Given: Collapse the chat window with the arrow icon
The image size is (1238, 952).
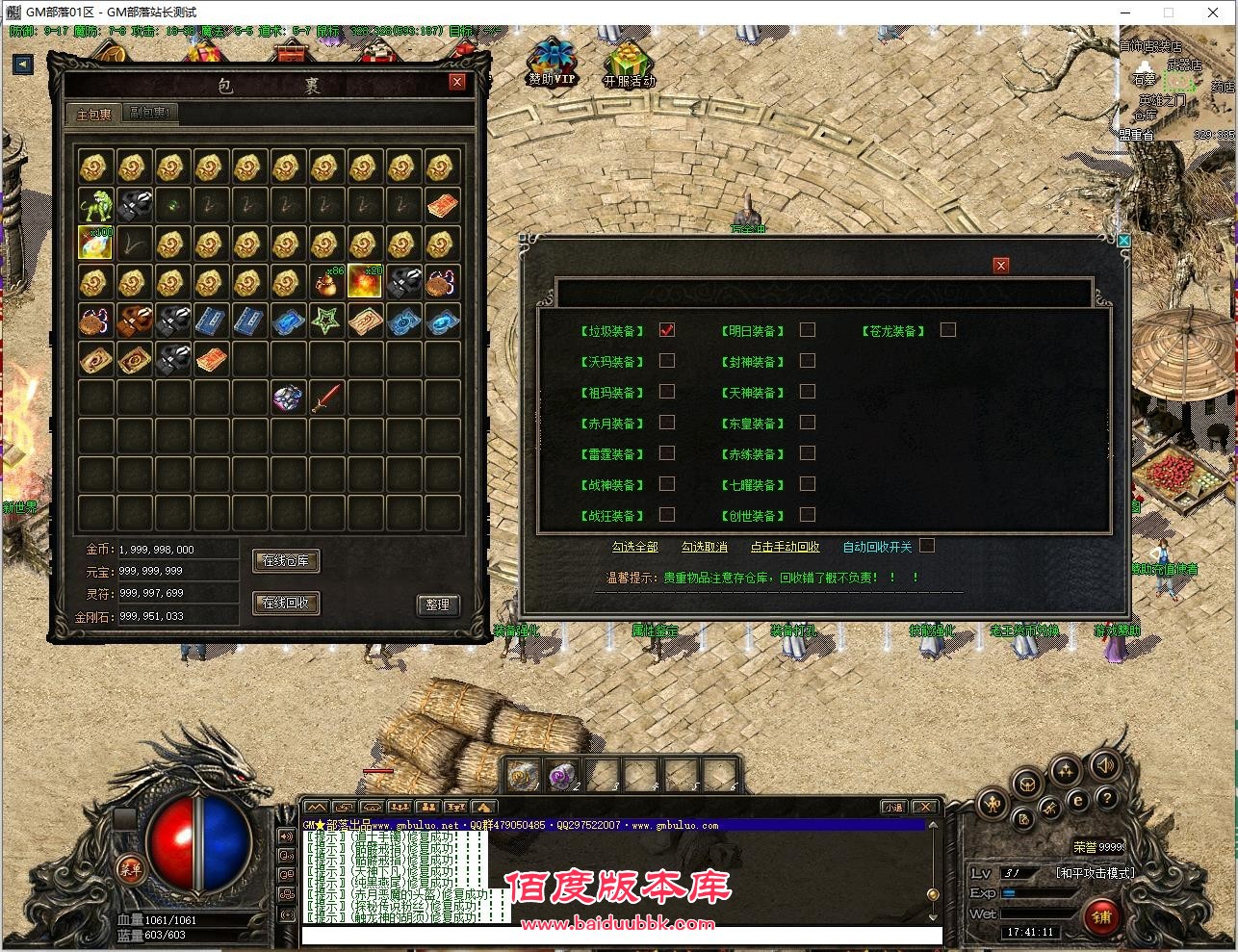Looking at the screenshot, I should pos(485,808).
